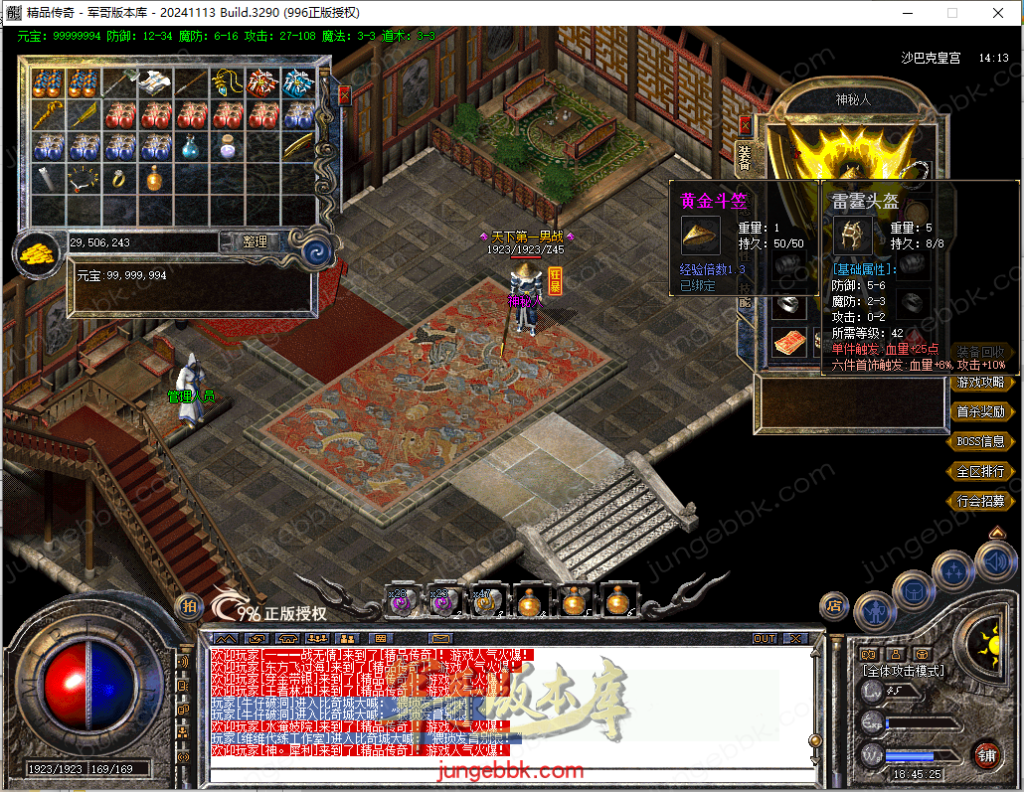Select the blue gift box item
This screenshot has height=792, width=1024.
[299, 82]
